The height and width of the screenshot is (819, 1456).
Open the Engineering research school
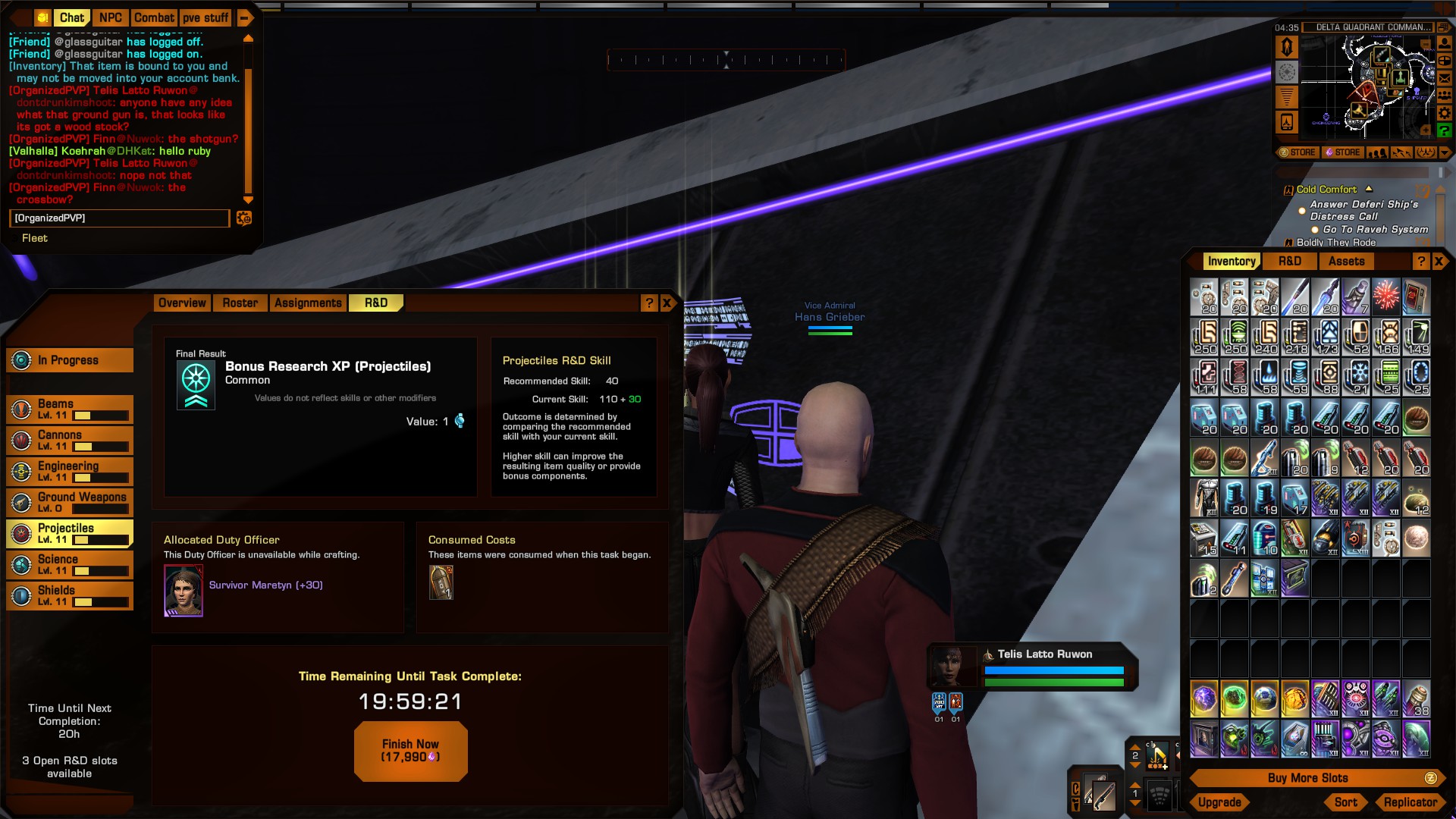[x=70, y=472]
